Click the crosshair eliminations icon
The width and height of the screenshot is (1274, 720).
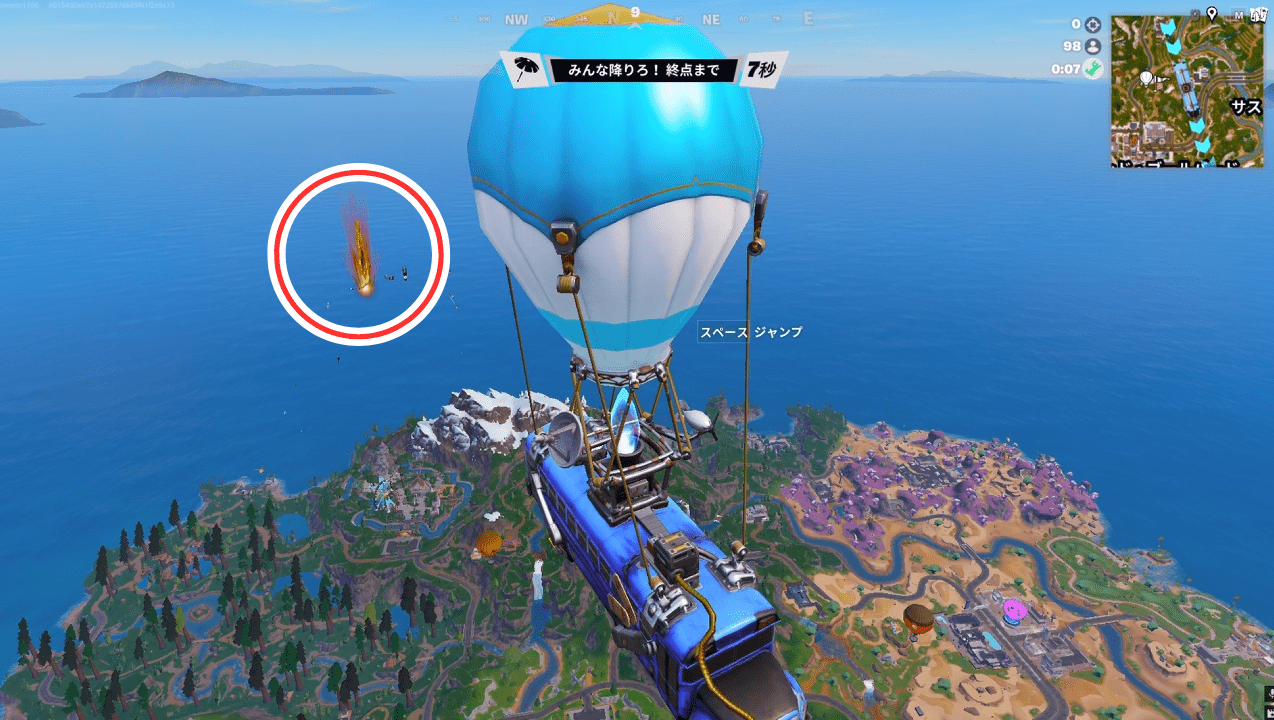click(x=1093, y=25)
